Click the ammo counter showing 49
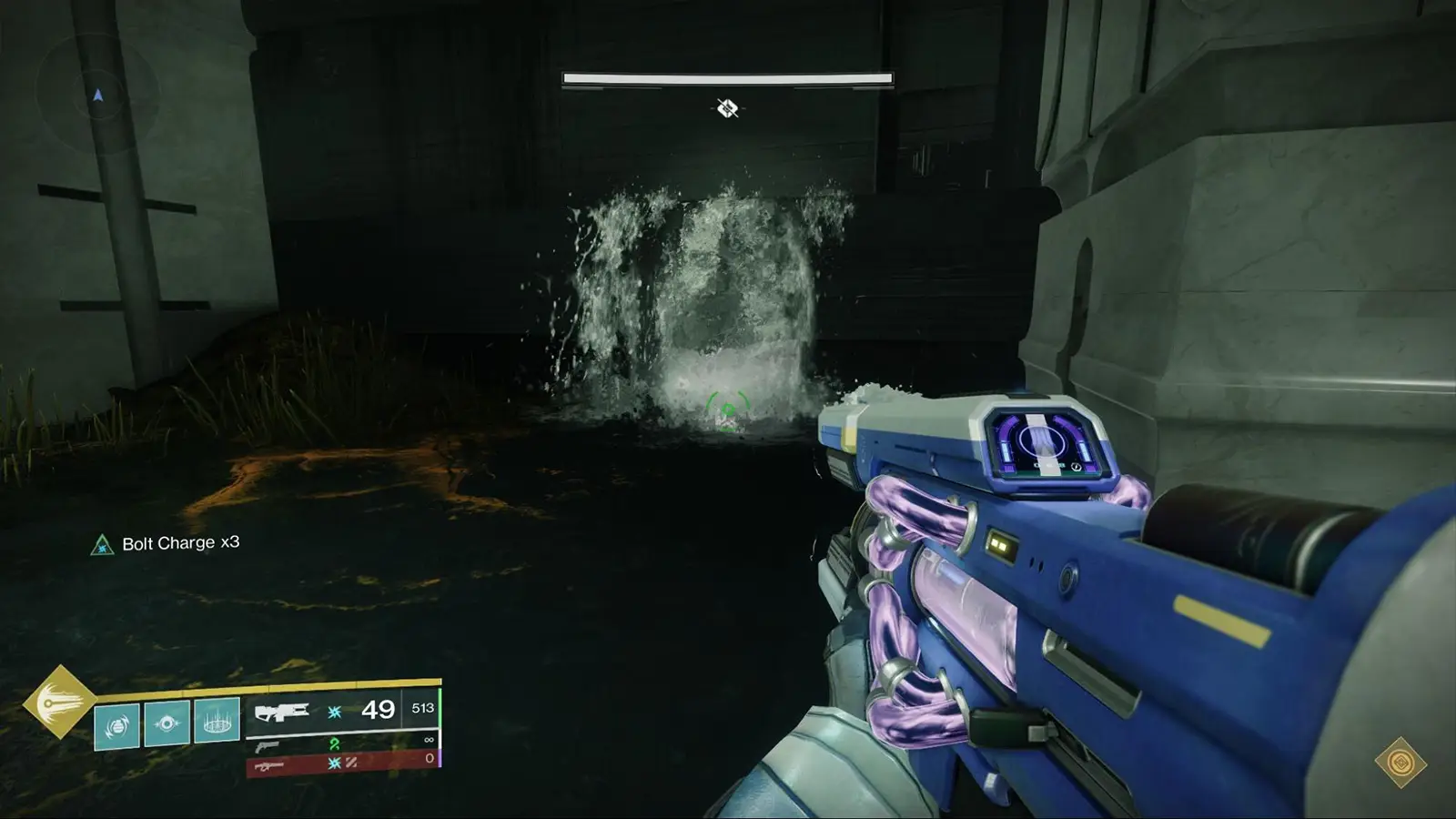 click(x=379, y=710)
